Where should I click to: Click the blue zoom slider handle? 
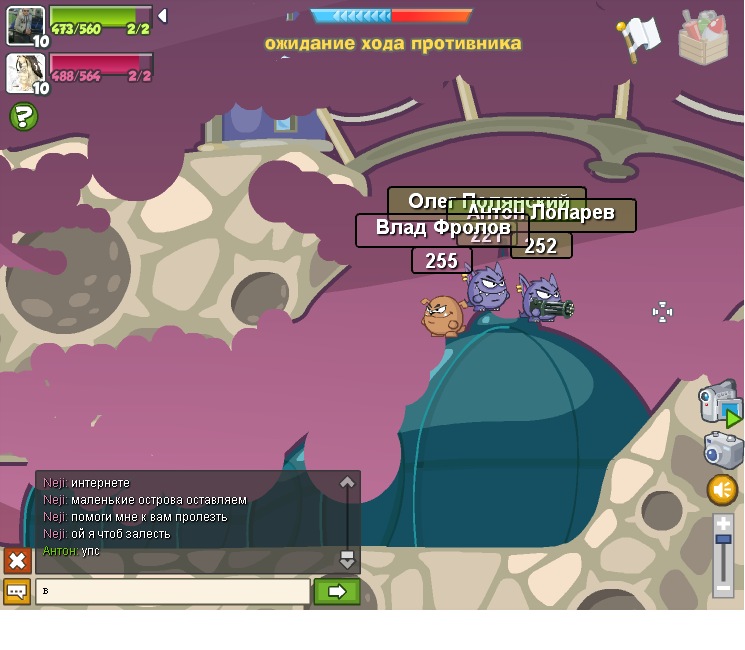click(x=723, y=540)
